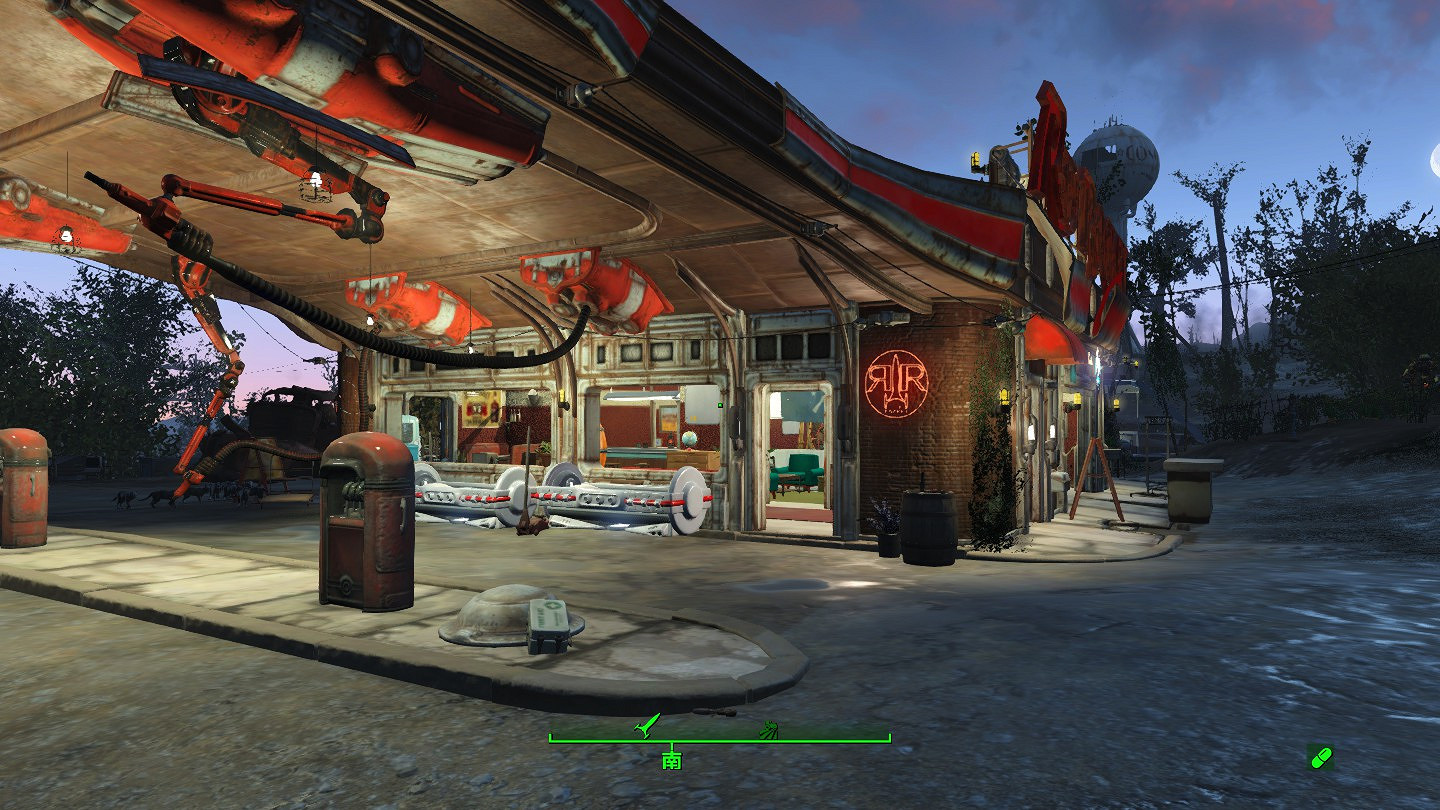Click the green pill status icon
The width and height of the screenshot is (1440, 810).
[1321, 757]
